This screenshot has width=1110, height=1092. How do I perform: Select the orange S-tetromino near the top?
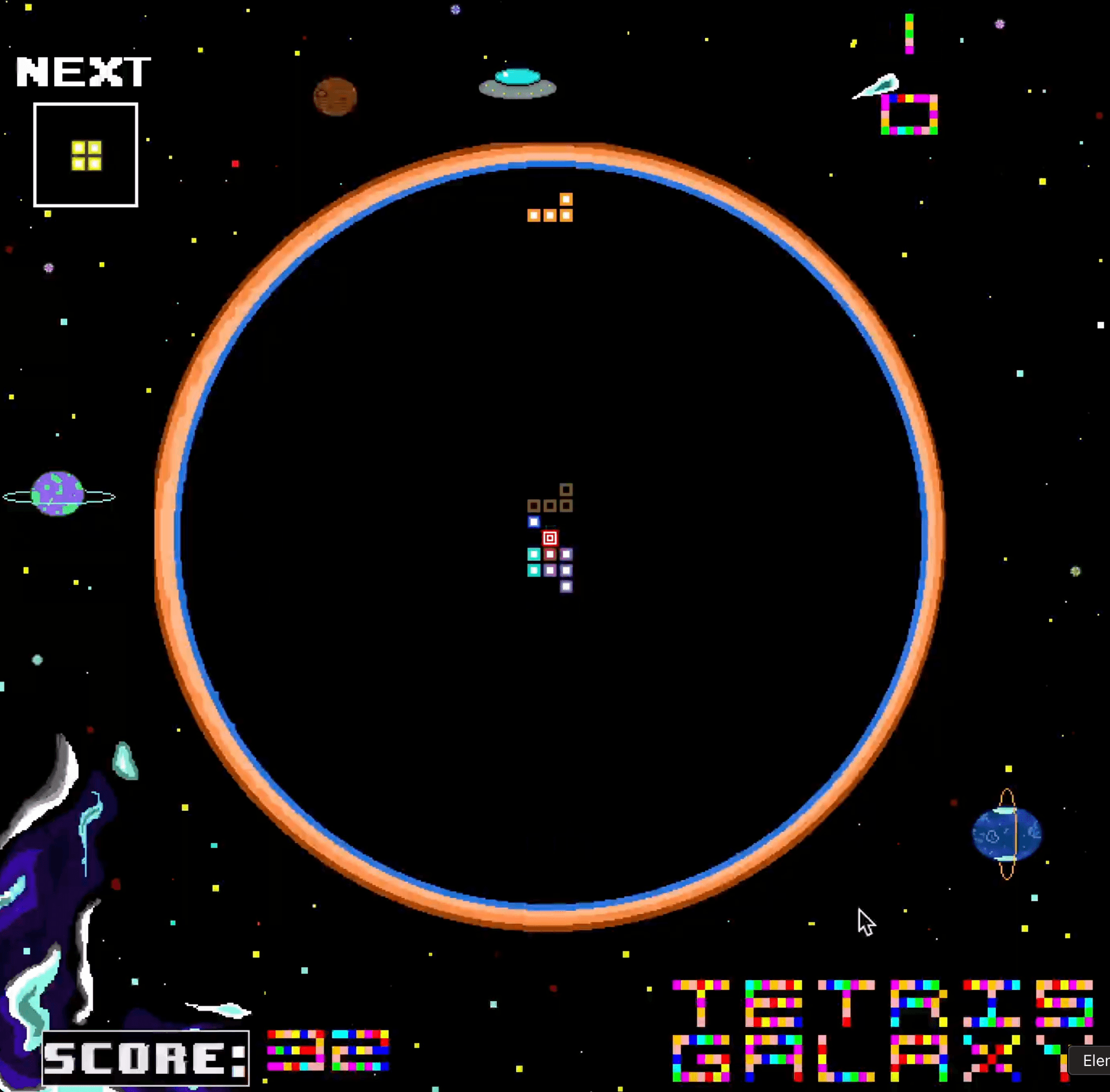pyautogui.click(x=549, y=208)
